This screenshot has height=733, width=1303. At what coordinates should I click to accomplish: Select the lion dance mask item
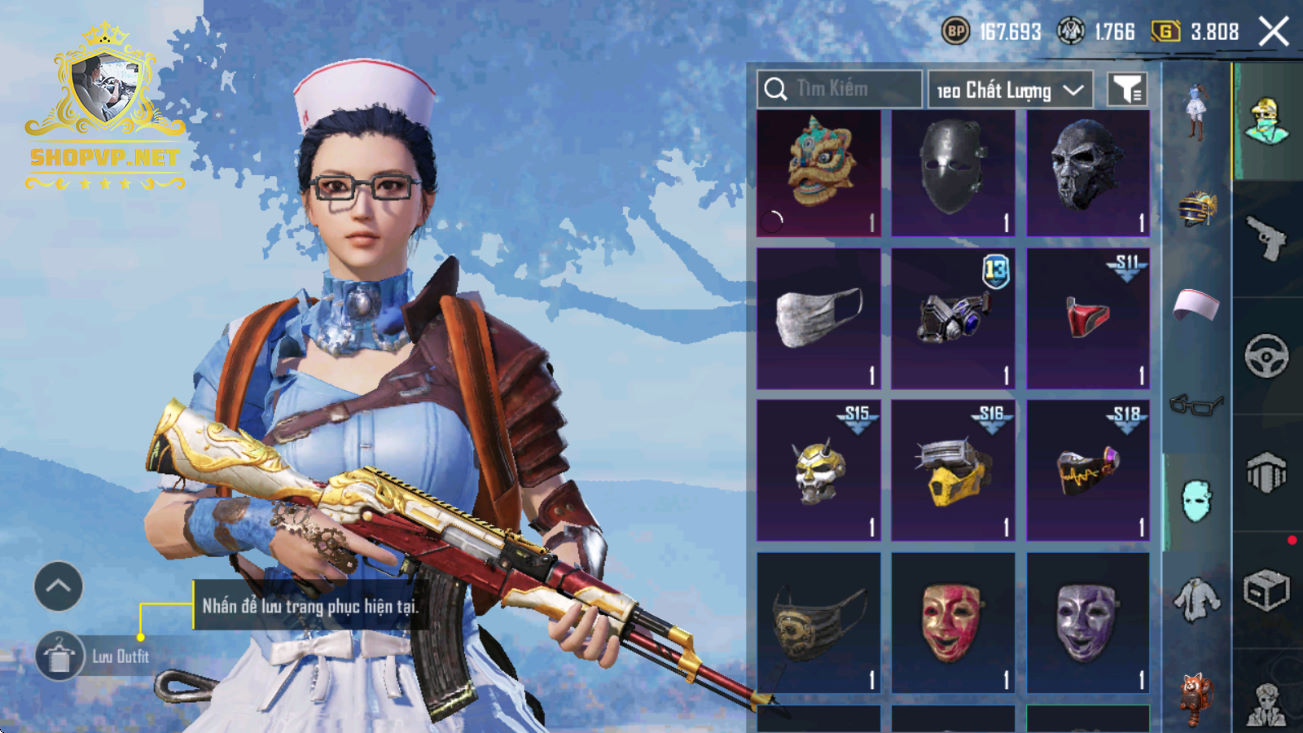819,173
